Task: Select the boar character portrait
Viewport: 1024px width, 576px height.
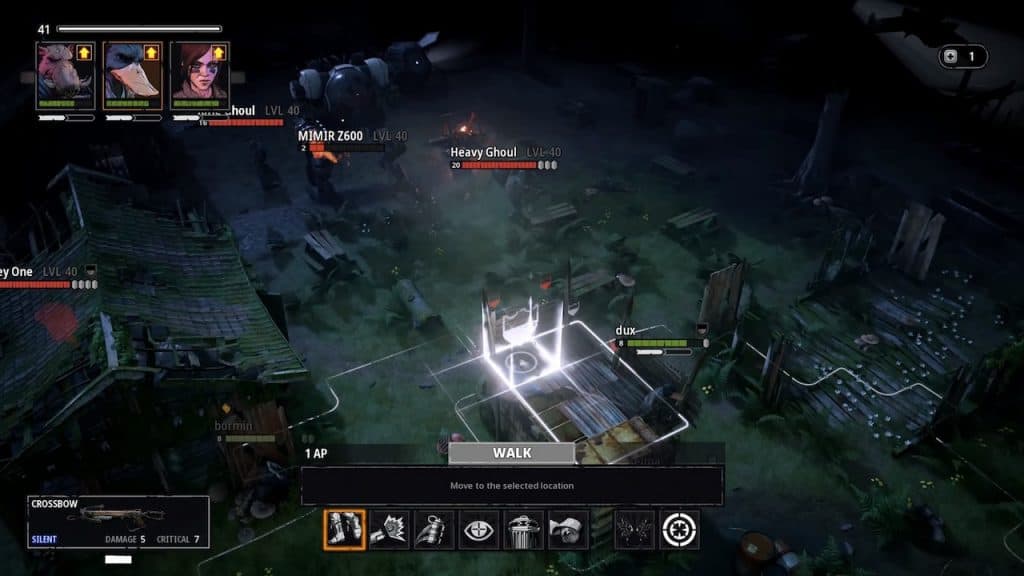Action: 65,75
